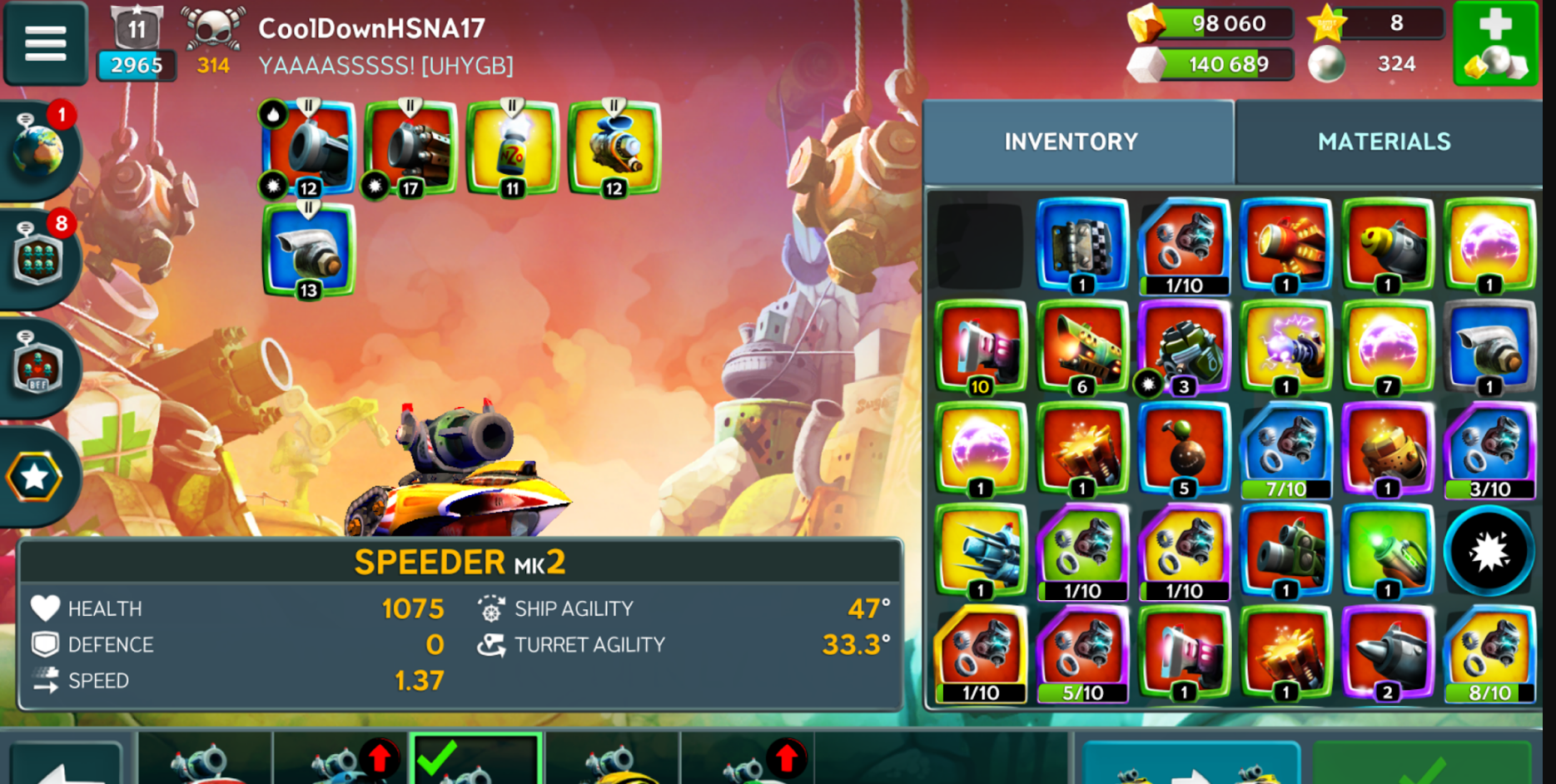Open the icon showing 8 notifications
1556x784 pixels.
coord(39,258)
